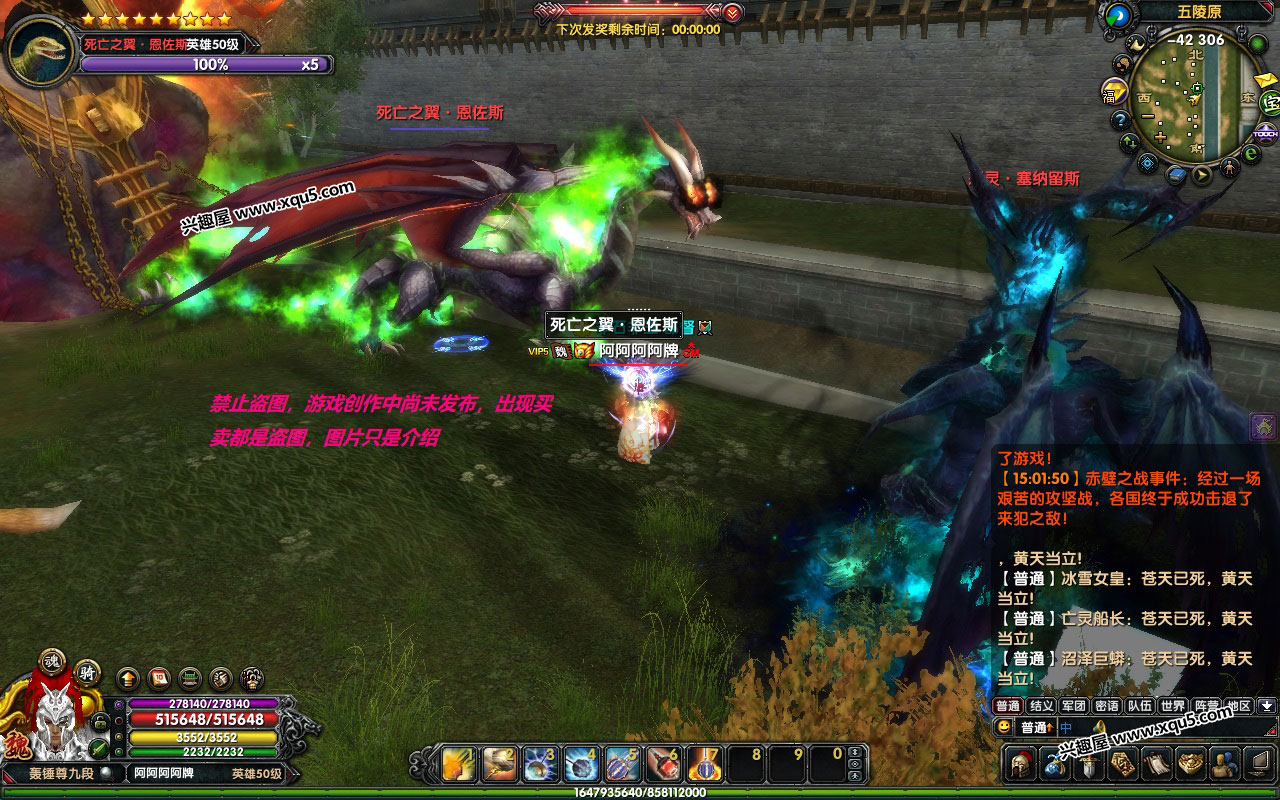Image resolution: width=1280 pixels, height=800 pixels.
Task: Open the computer monitor system menu
Action: point(1258,764)
